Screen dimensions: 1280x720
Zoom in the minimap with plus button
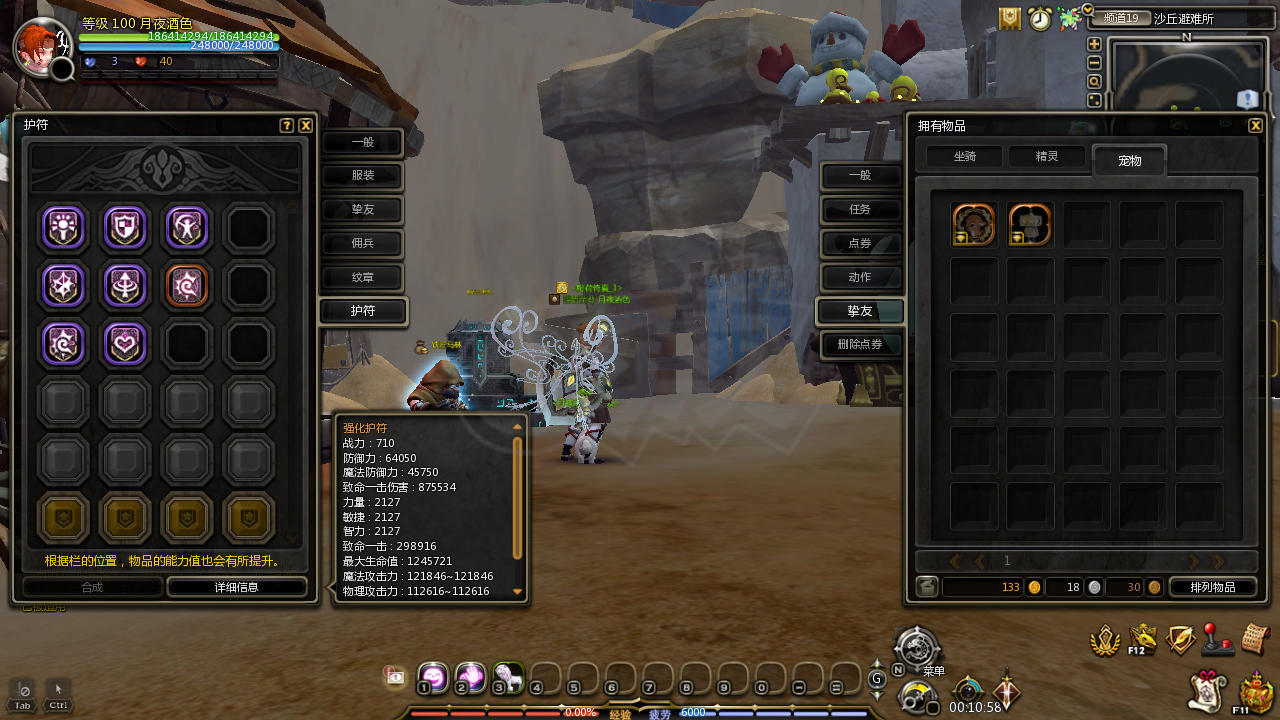point(1095,44)
